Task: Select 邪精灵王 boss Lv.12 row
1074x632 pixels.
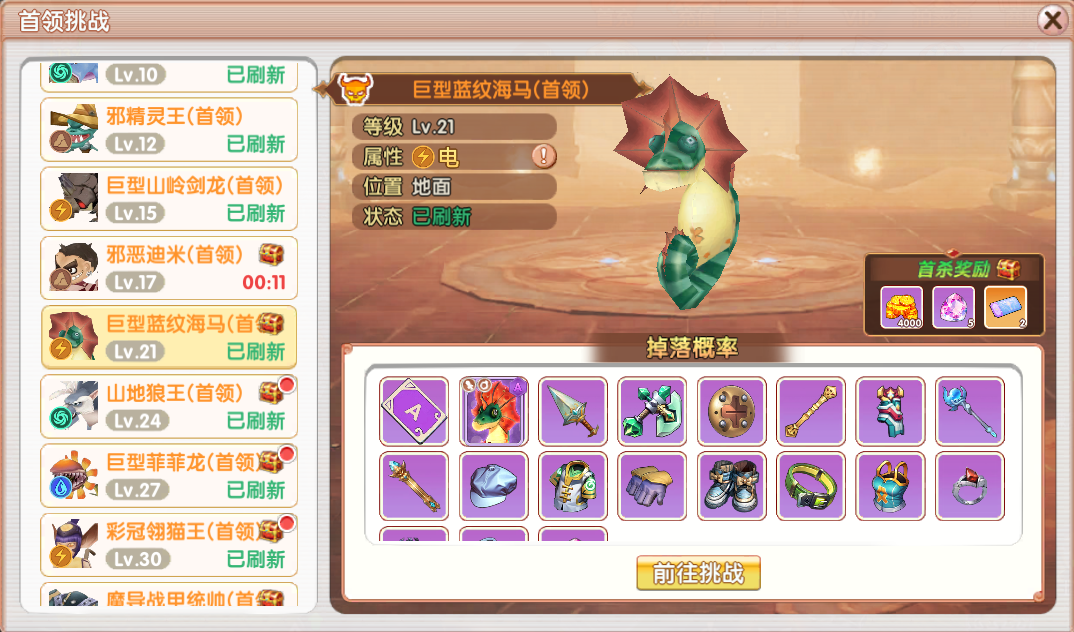Action: pyautogui.click(x=169, y=130)
